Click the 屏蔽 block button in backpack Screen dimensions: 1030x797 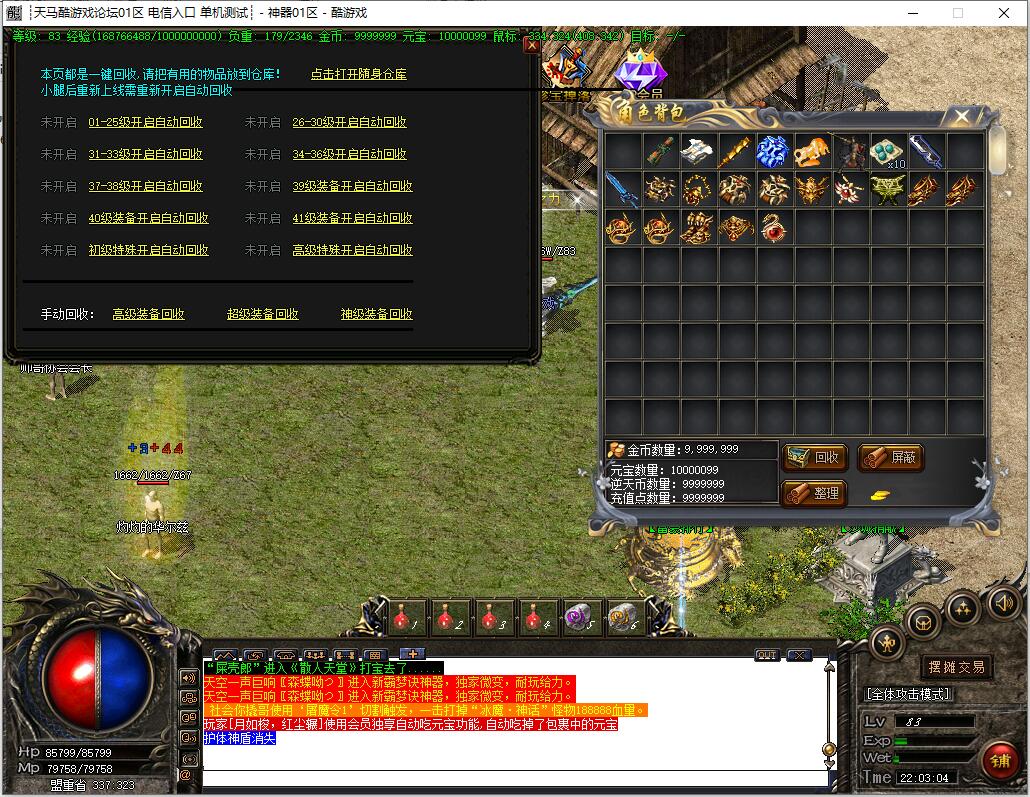coord(891,458)
